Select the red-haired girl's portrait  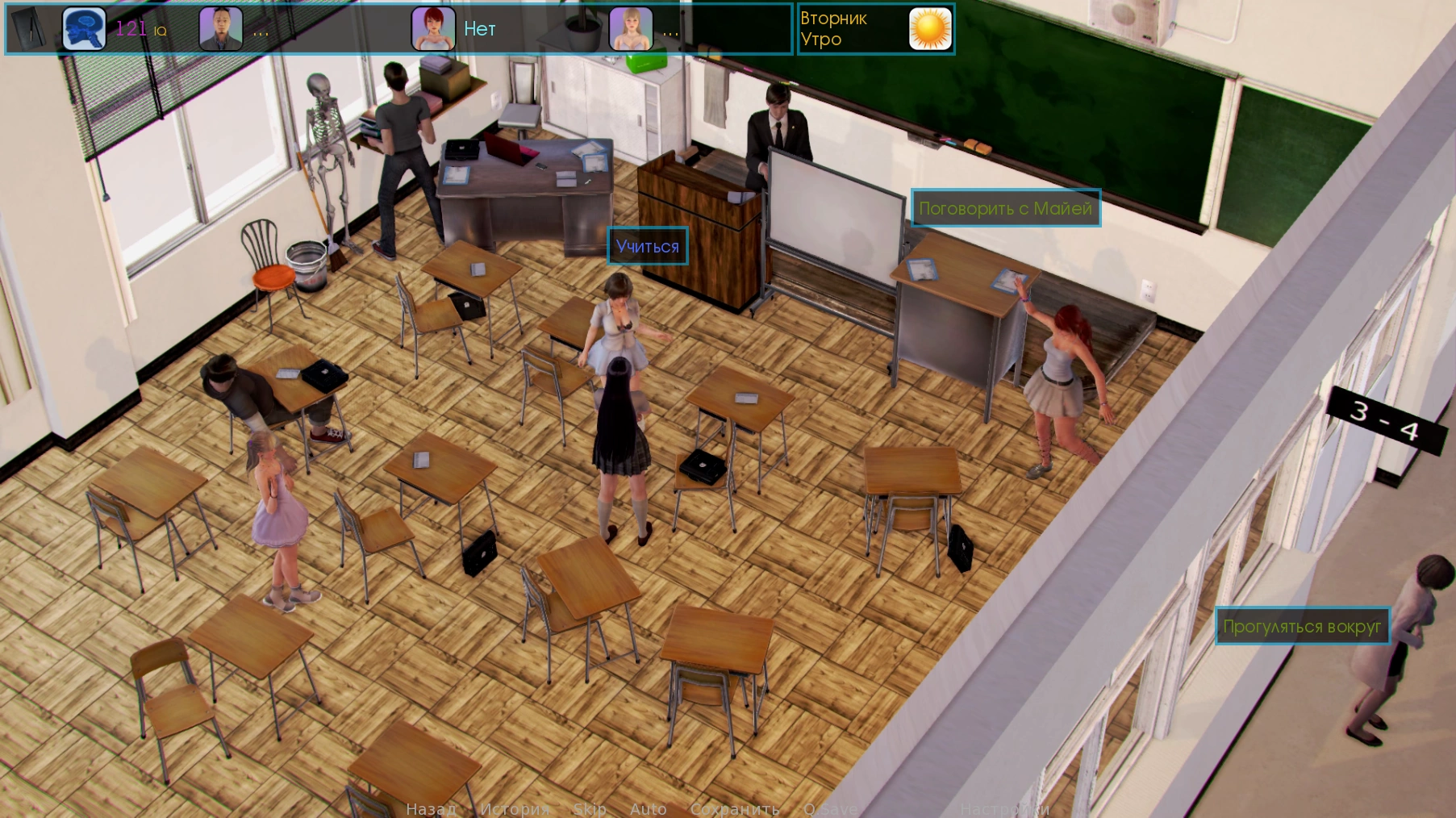(433, 29)
